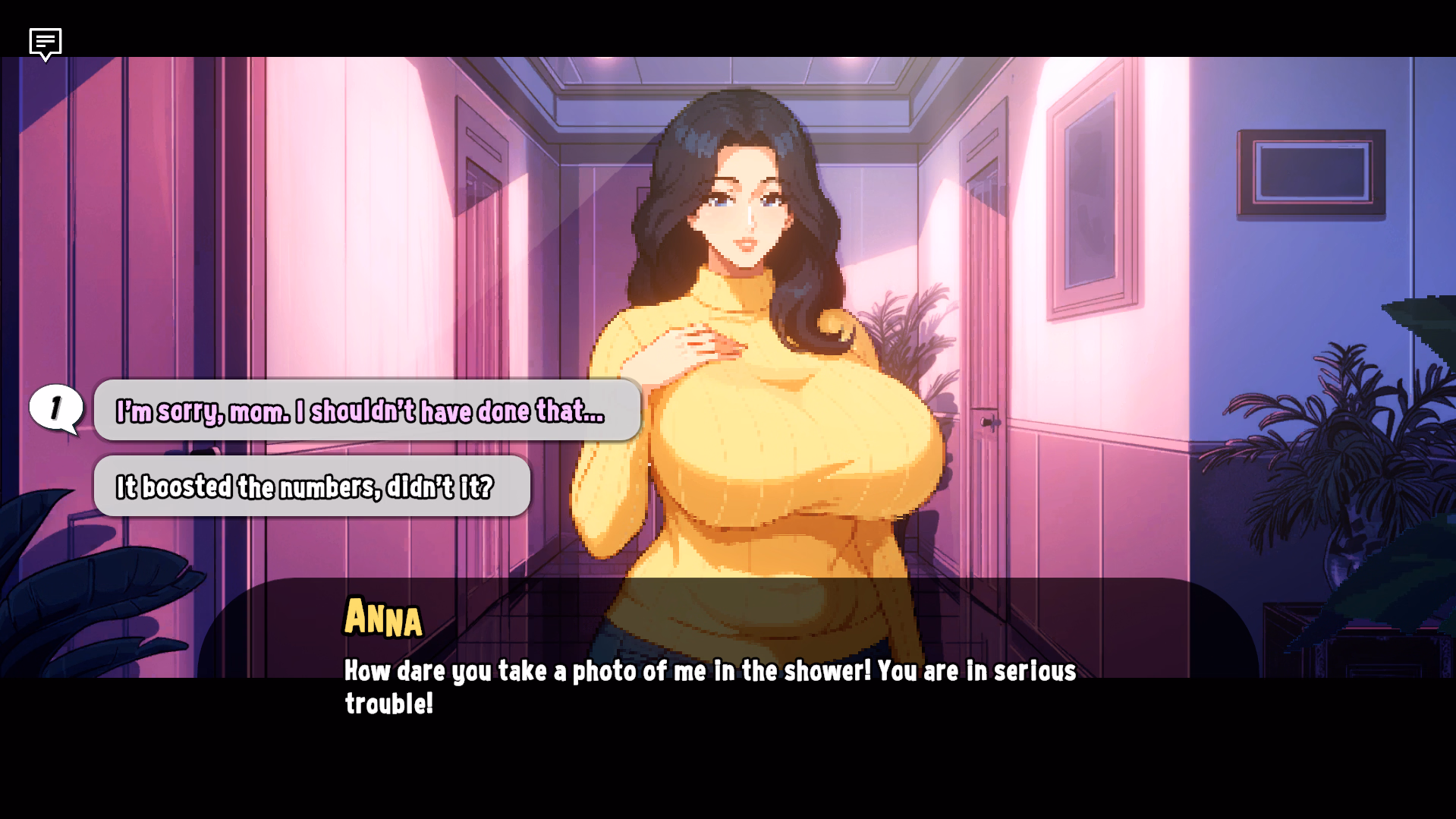The height and width of the screenshot is (819, 1456).
Task: Select "It boosted the numbers, didn't it?" reply
Action: click(x=312, y=487)
